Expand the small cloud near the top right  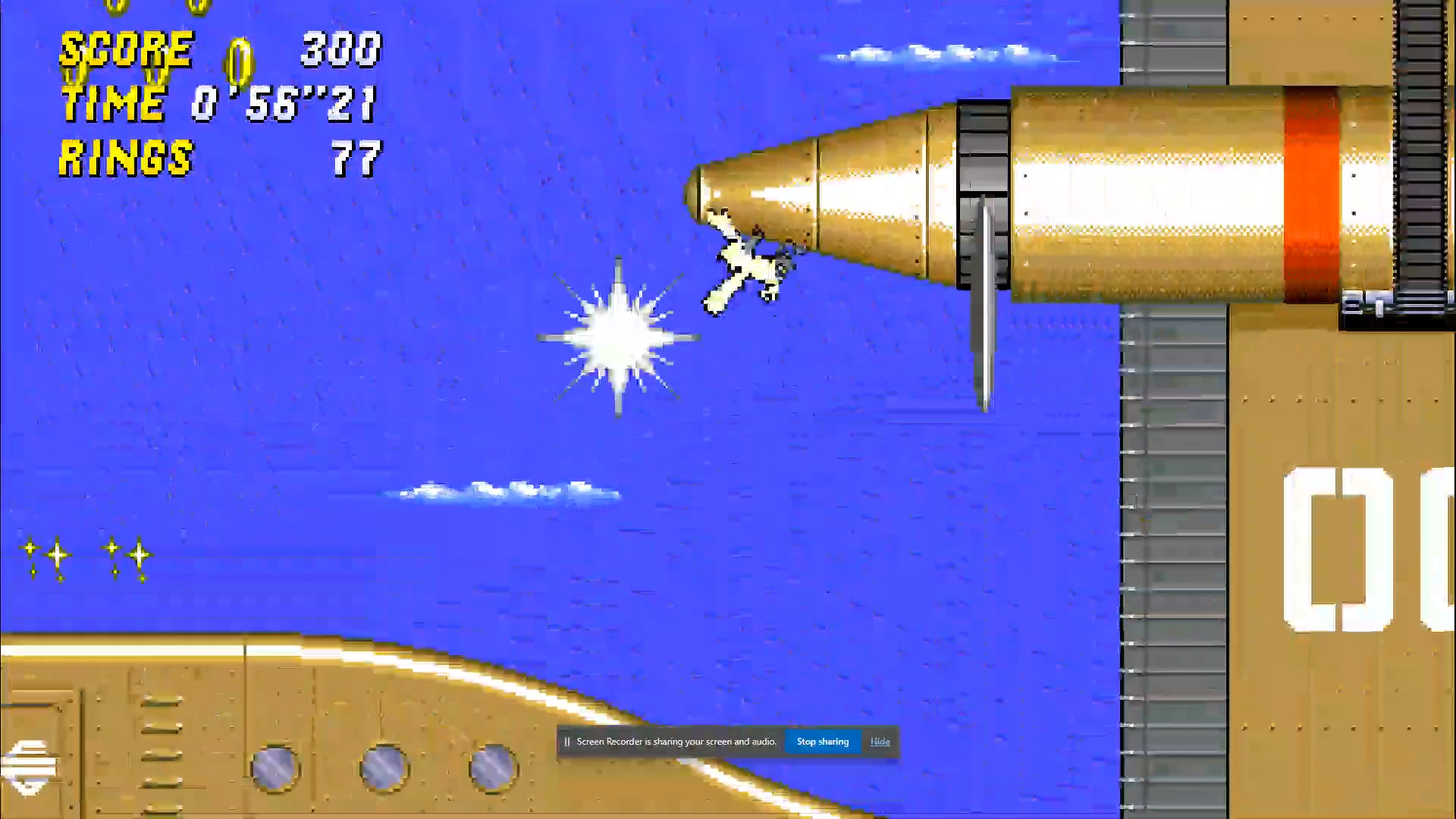[940, 53]
